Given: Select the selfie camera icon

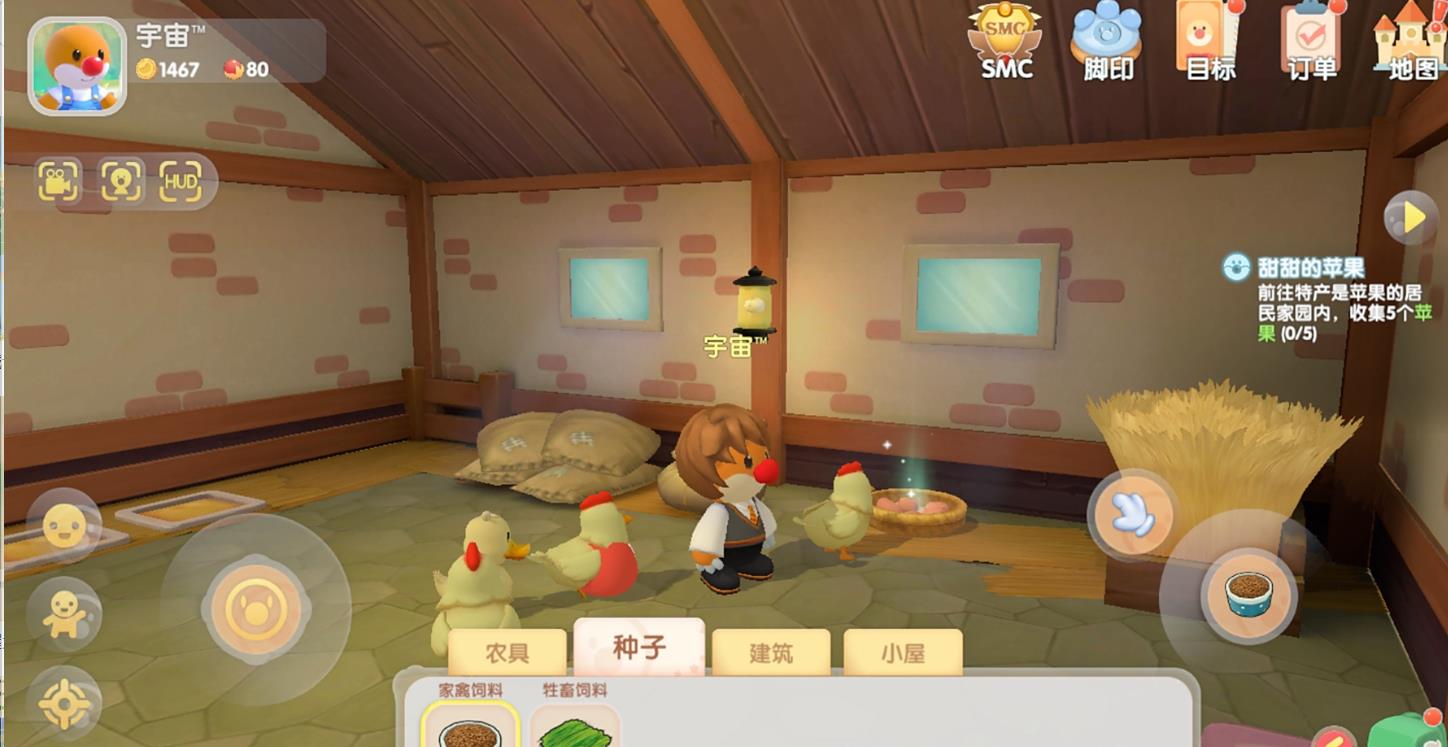Looking at the screenshot, I should [x=118, y=181].
